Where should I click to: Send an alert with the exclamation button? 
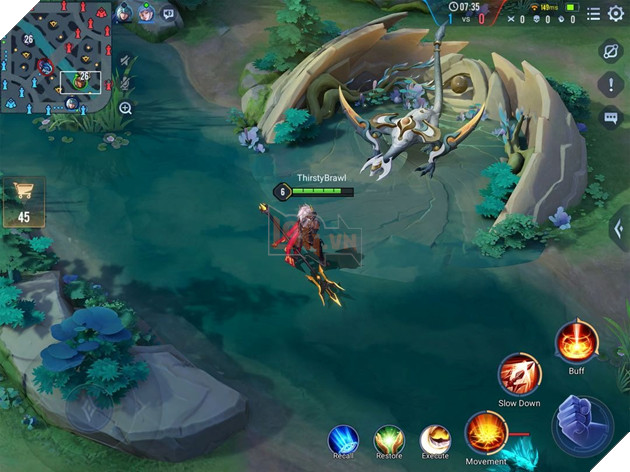click(611, 84)
